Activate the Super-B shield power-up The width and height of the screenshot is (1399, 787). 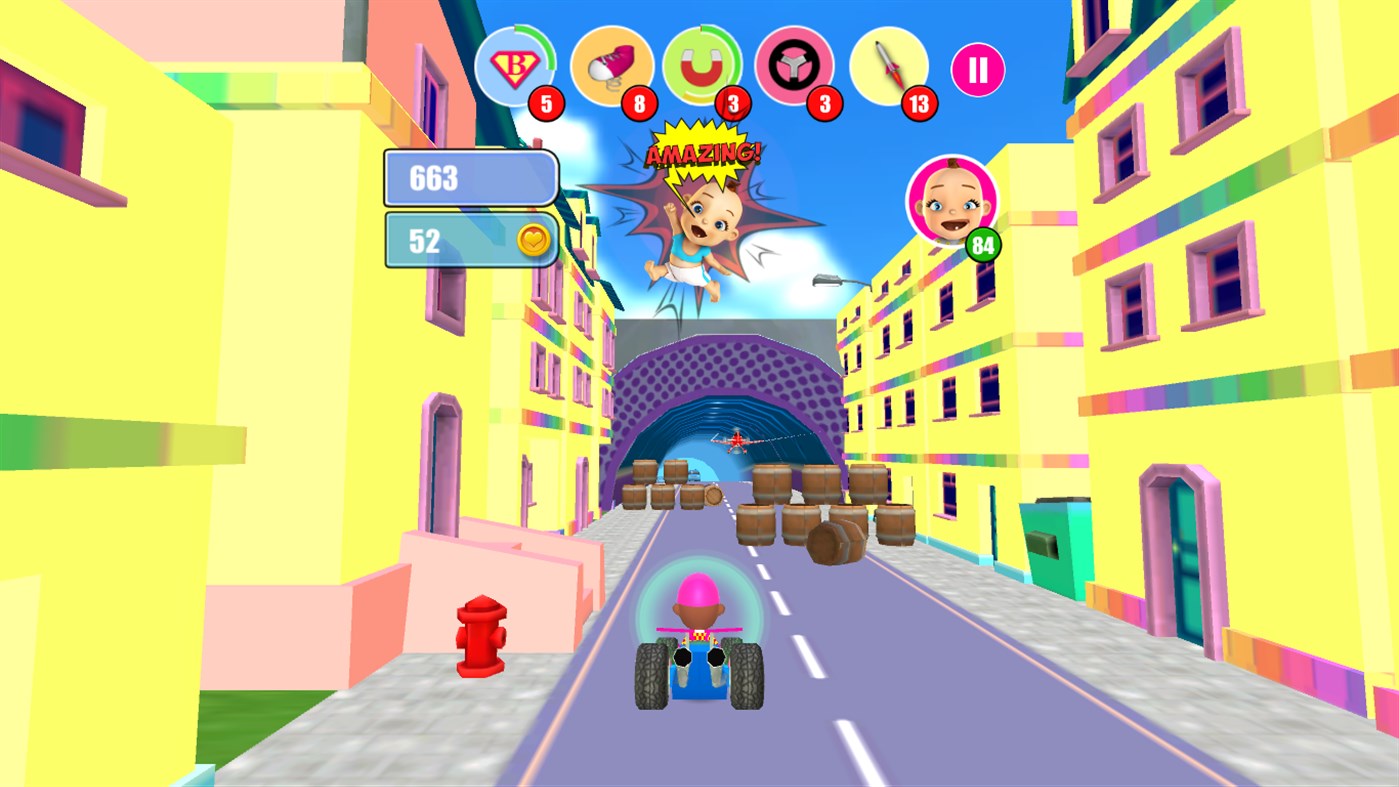pos(517,63)
